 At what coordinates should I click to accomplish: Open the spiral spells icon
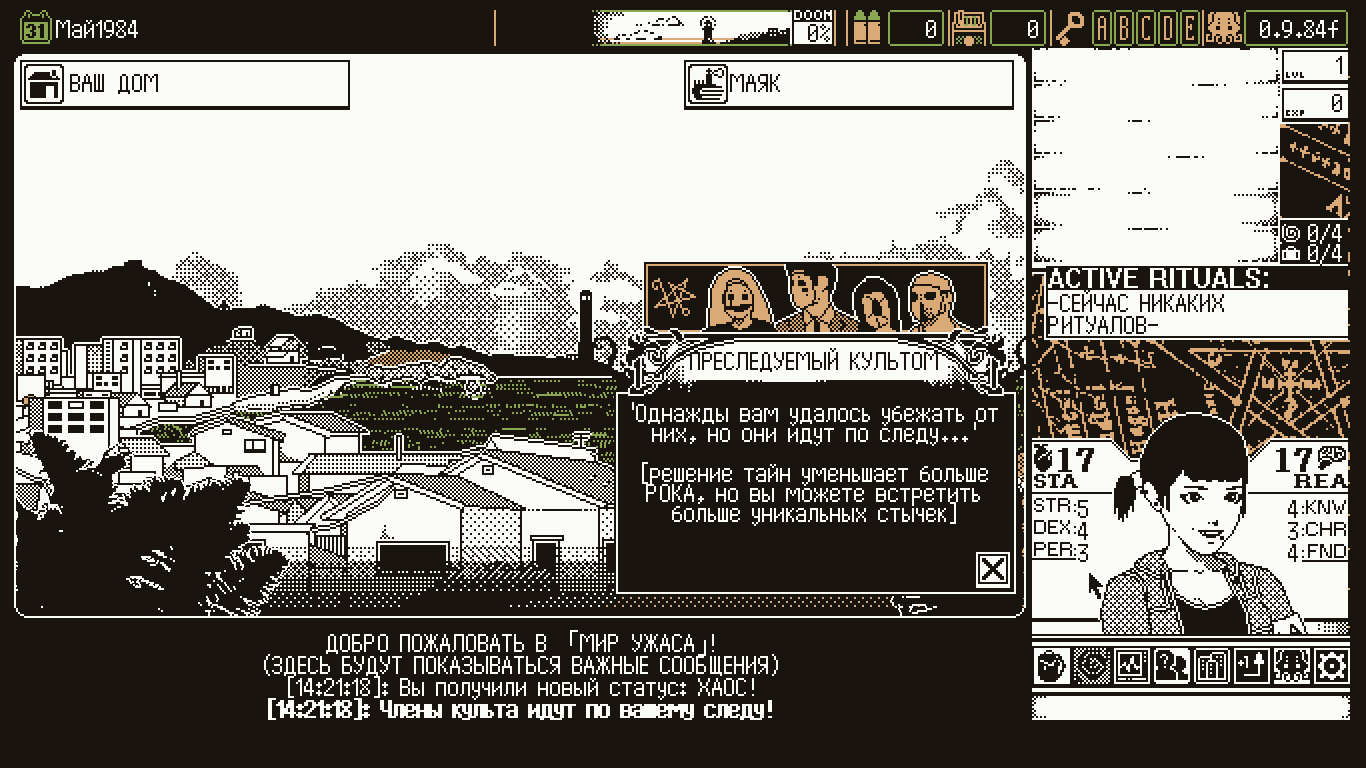click(x=1096, y=666)
